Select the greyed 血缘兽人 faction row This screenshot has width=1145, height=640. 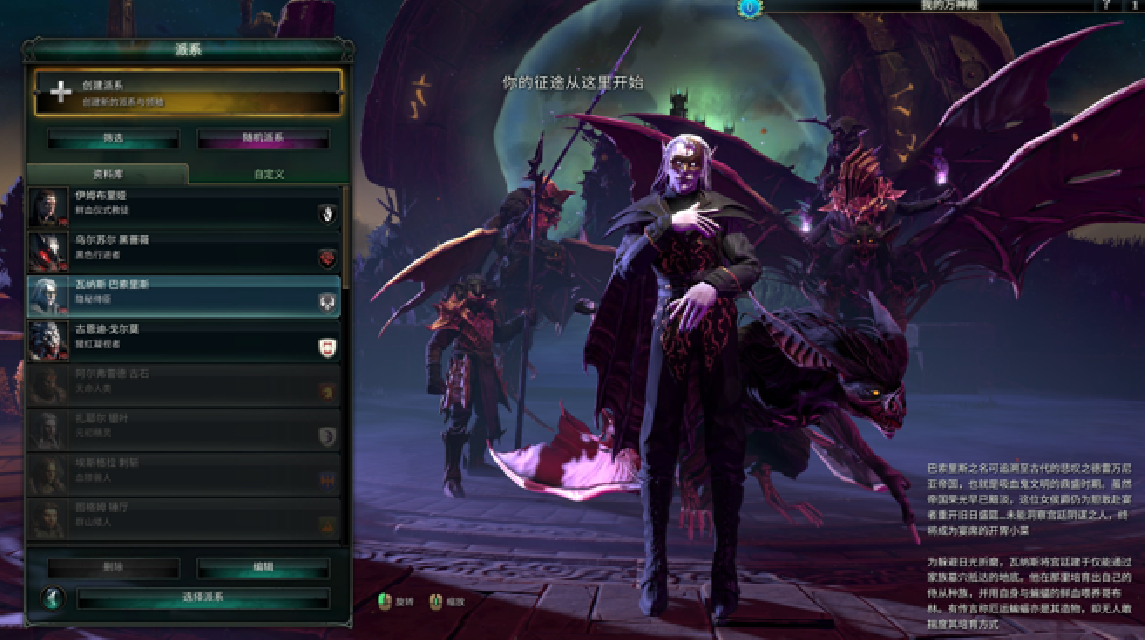185,475
